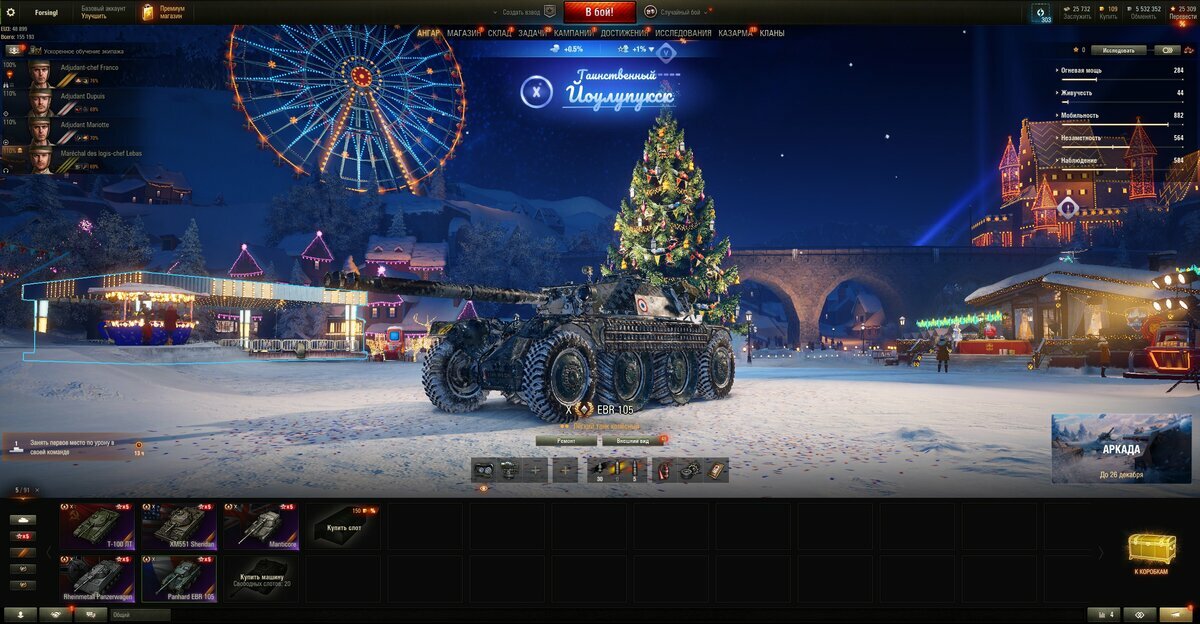Open the АРКАДА event banner
The width and height of the screenshot is (1200, 624).
click(1121, 449)
